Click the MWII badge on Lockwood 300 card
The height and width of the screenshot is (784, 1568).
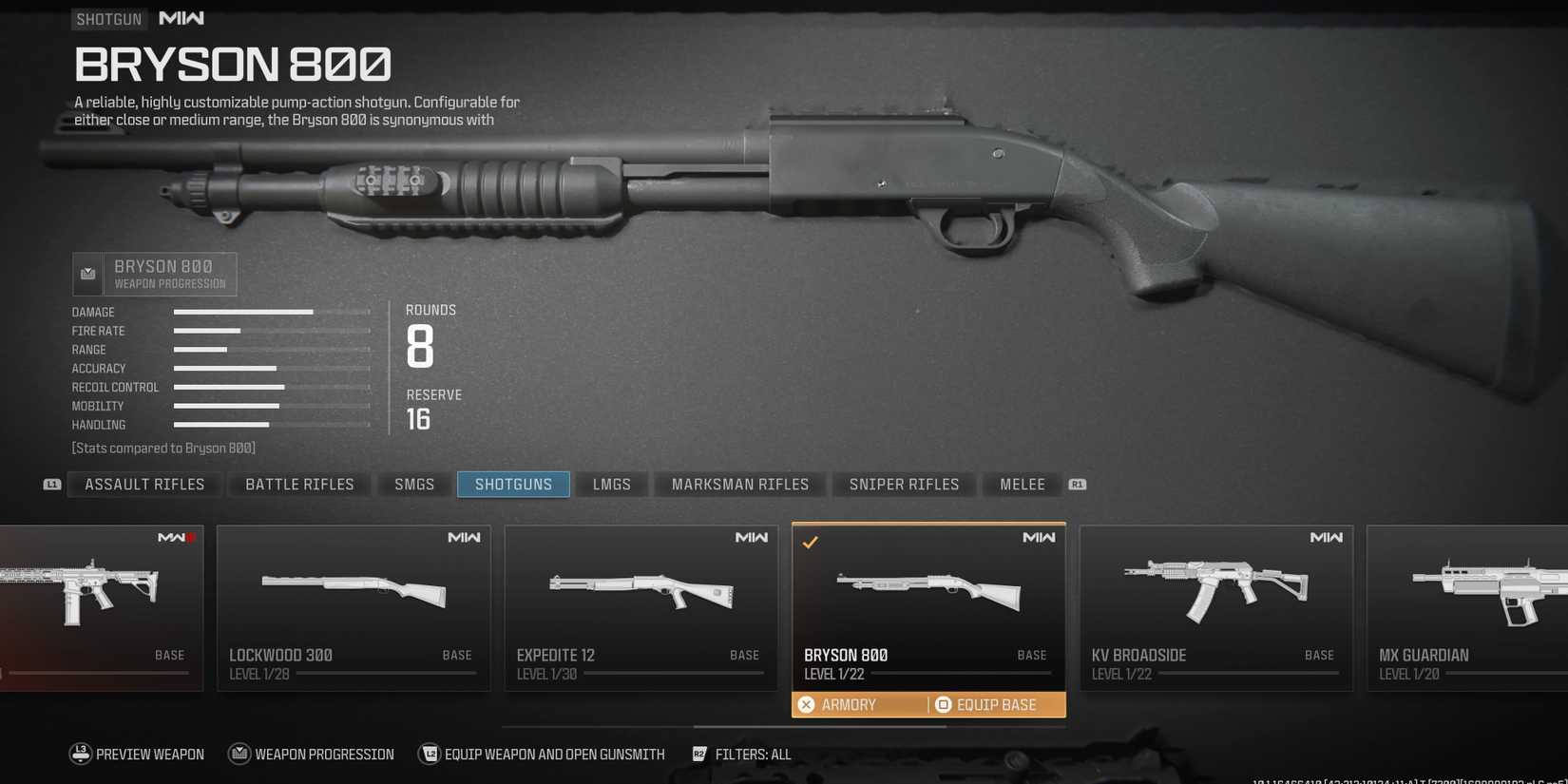click(x=464, y=537)
